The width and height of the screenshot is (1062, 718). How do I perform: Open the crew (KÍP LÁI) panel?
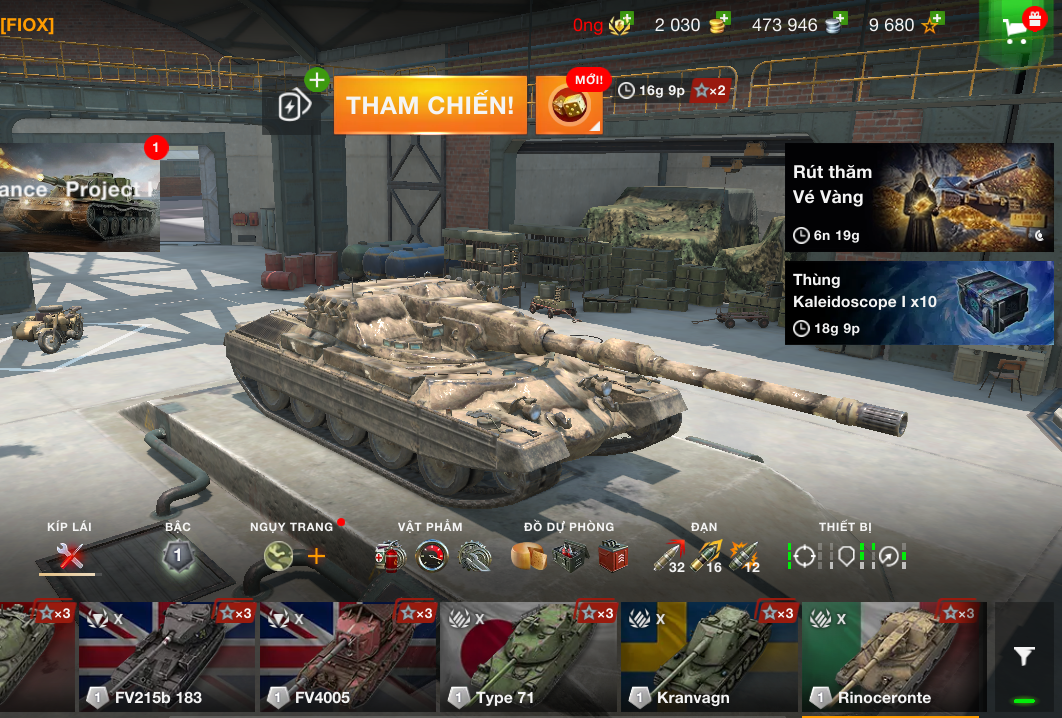69,555
